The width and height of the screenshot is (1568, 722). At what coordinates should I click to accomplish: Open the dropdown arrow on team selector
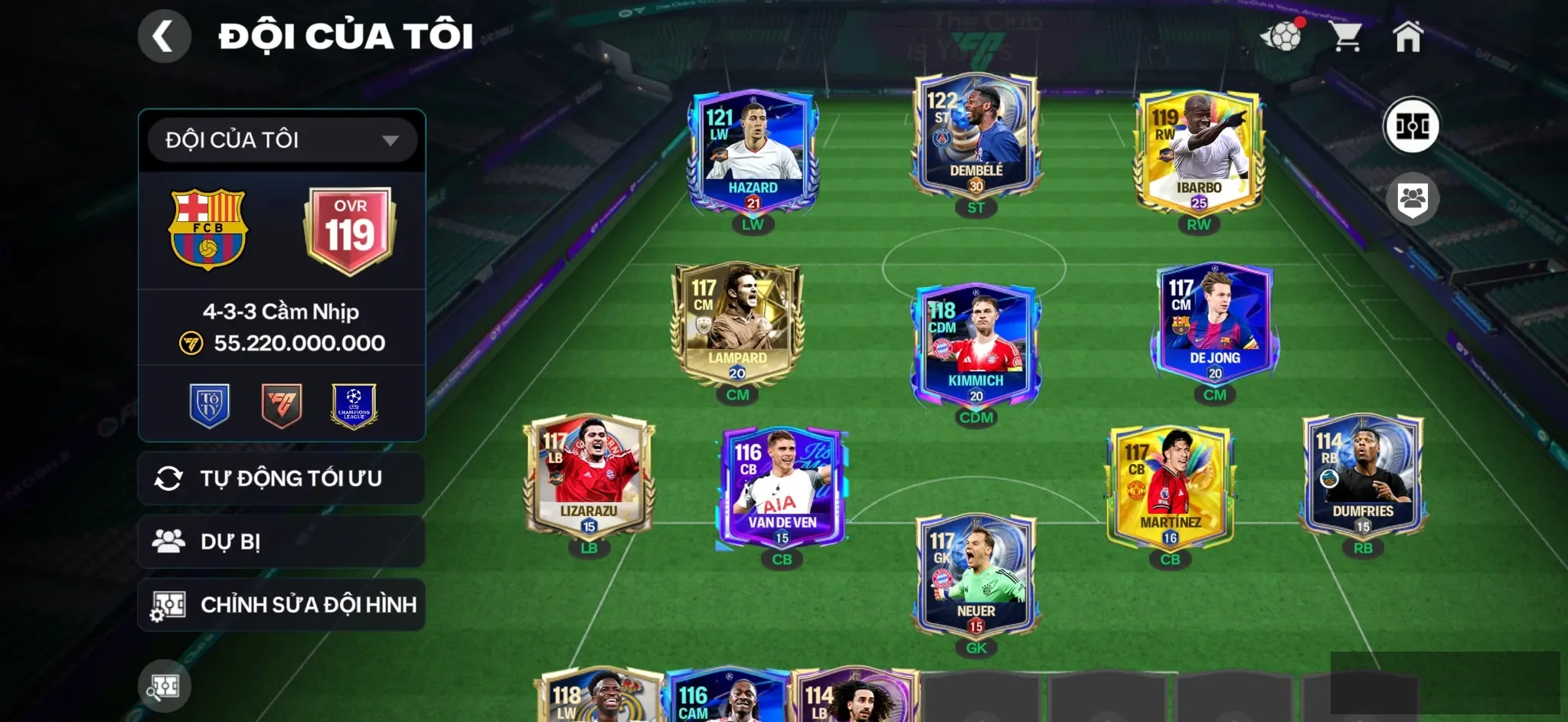(392, 139)
